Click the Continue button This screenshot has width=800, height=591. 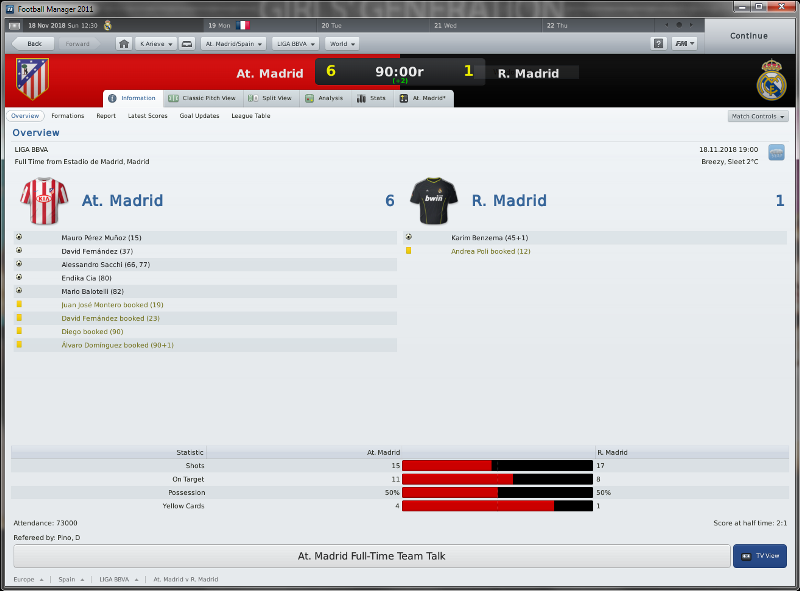coord(748,36)
